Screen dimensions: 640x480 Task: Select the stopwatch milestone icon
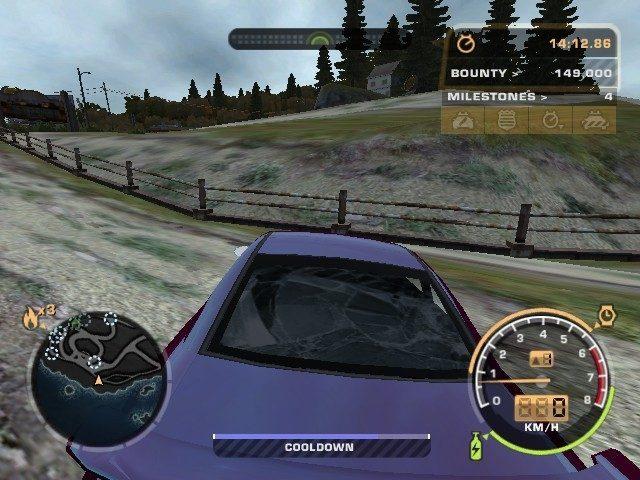point(551,120)
